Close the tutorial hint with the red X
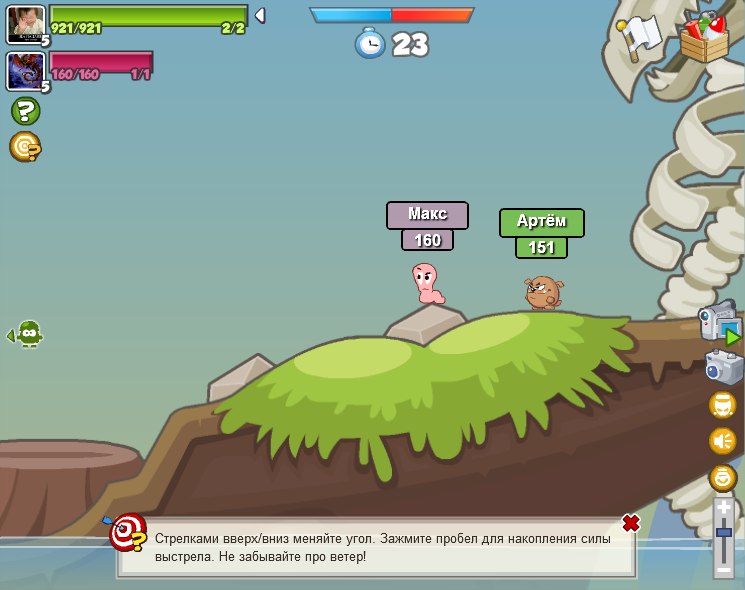745x590 pixels. pos(630,523)
